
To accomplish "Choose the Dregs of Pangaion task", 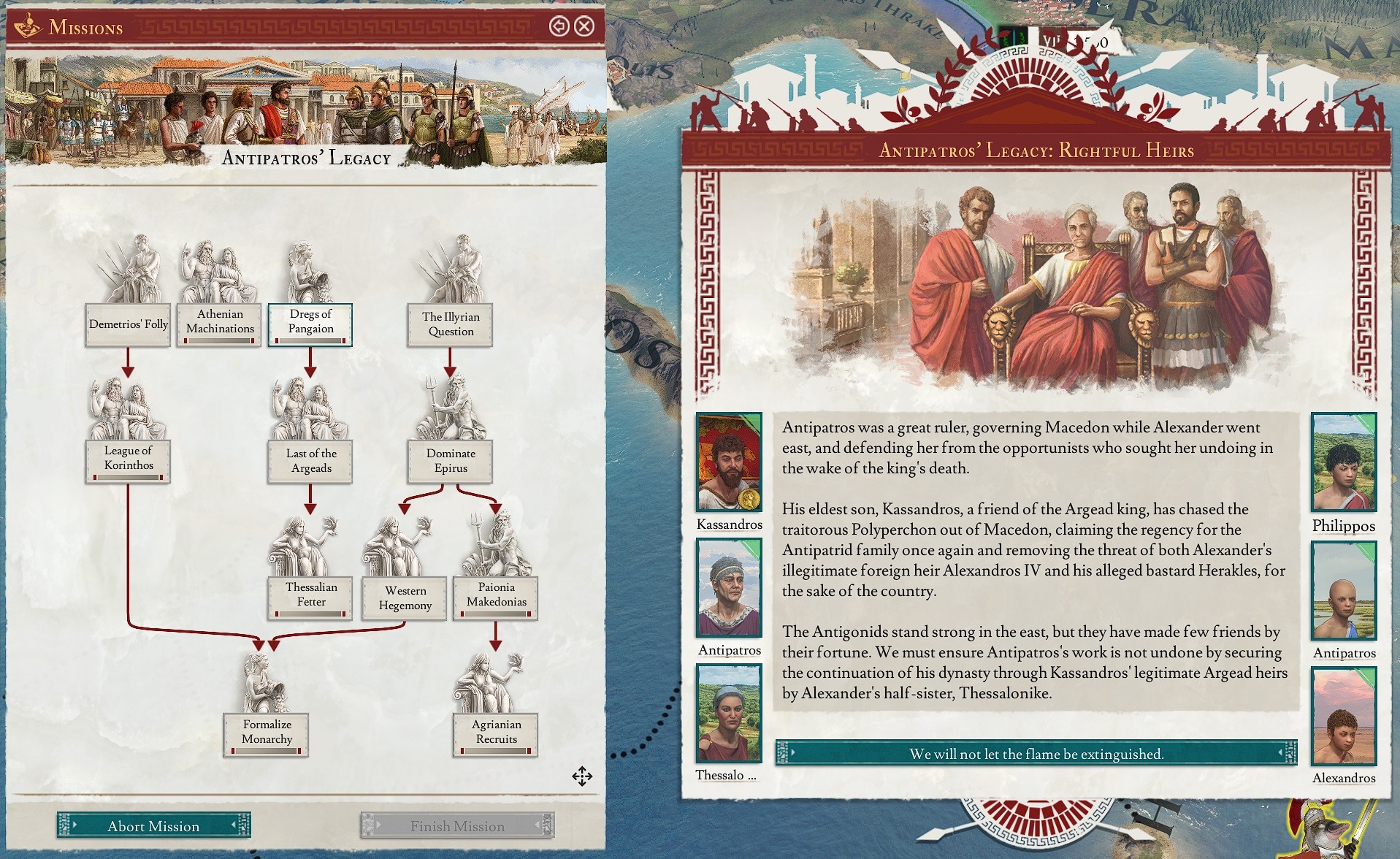I will pyautogui.click(x=310, y=322).
